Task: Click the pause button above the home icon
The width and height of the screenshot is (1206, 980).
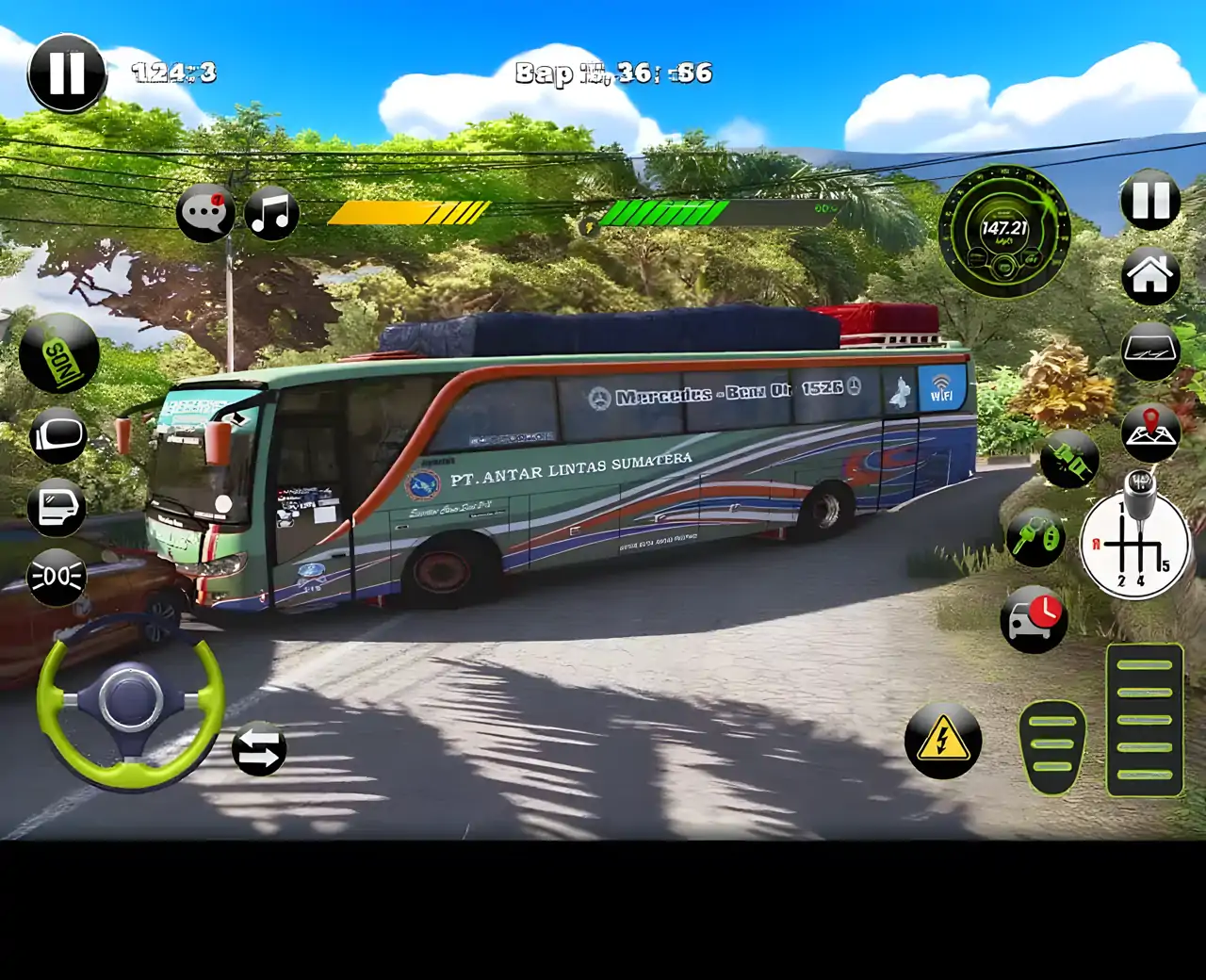Action: (1150, 201)
